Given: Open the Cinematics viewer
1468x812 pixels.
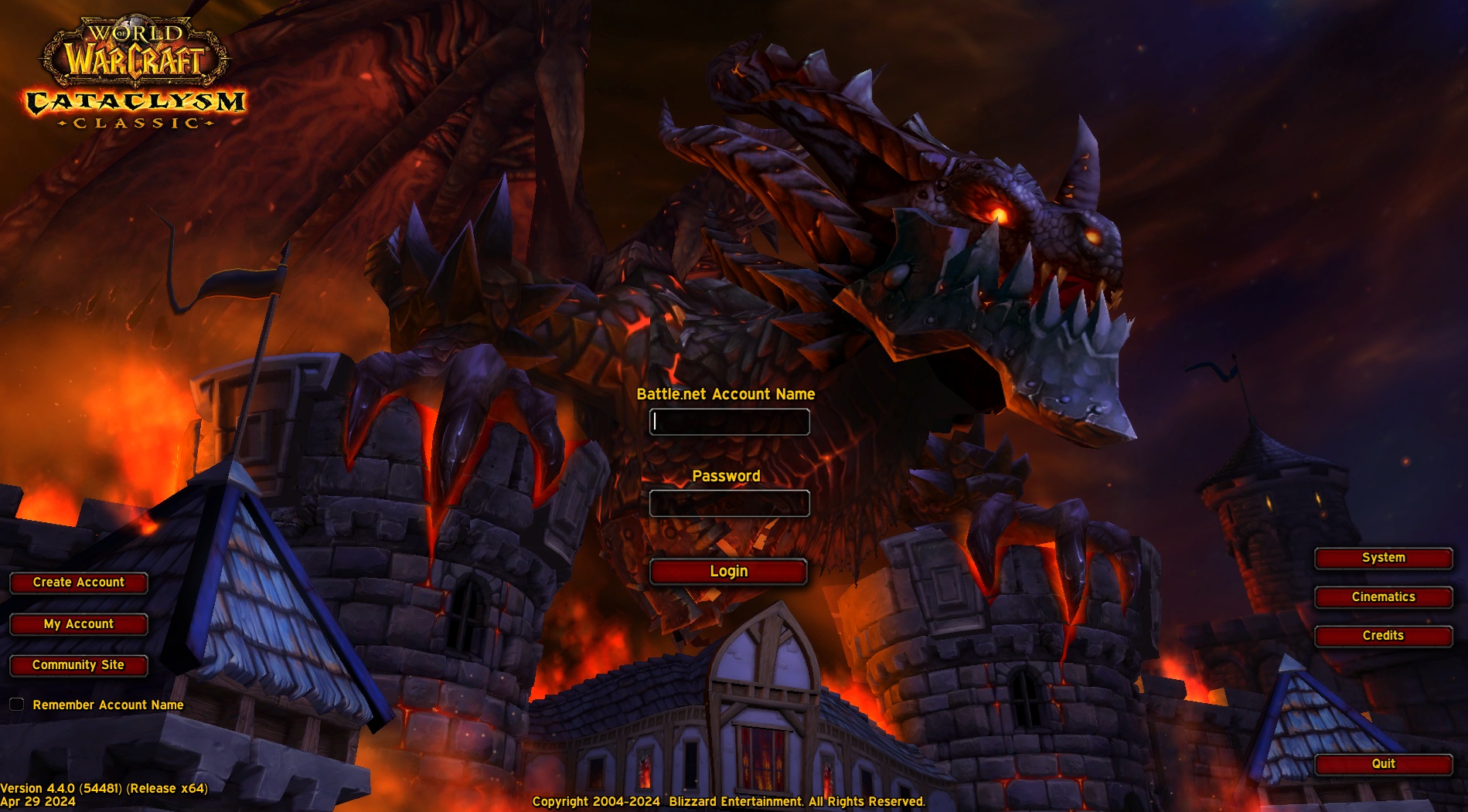Looking at the screenshot, I should click(1383, 596).
